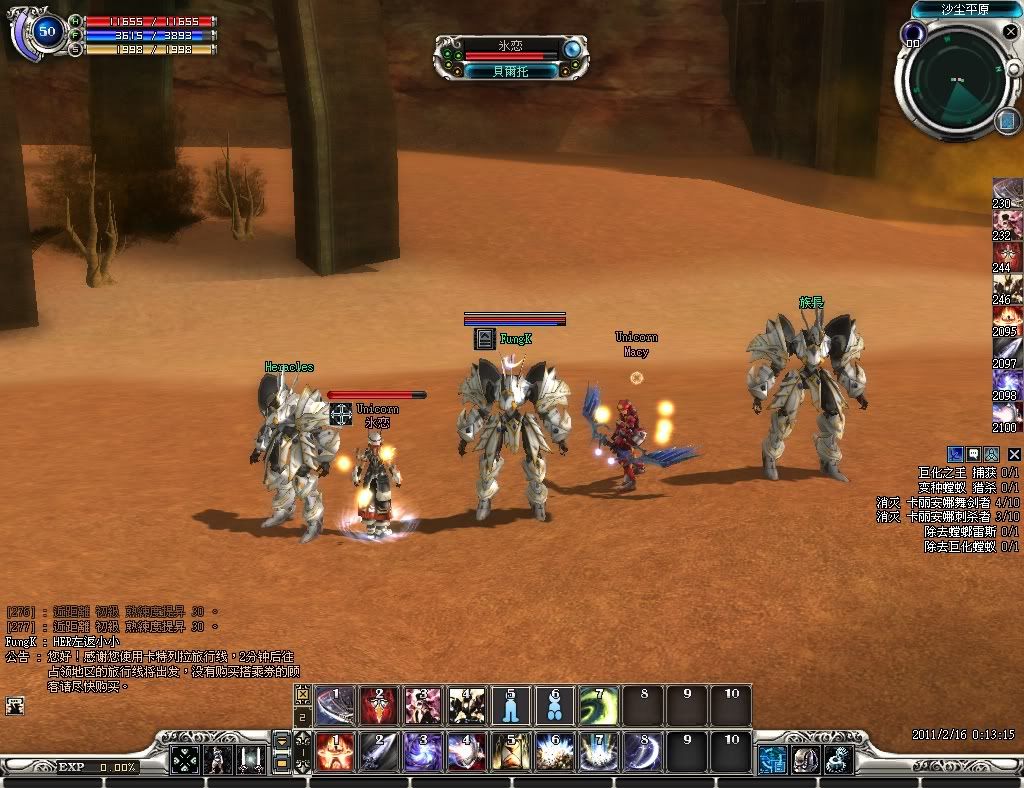Viewport: 1024px width, 788px height.
Task: Close the quest tracker panel
Action: [1014, 454]
